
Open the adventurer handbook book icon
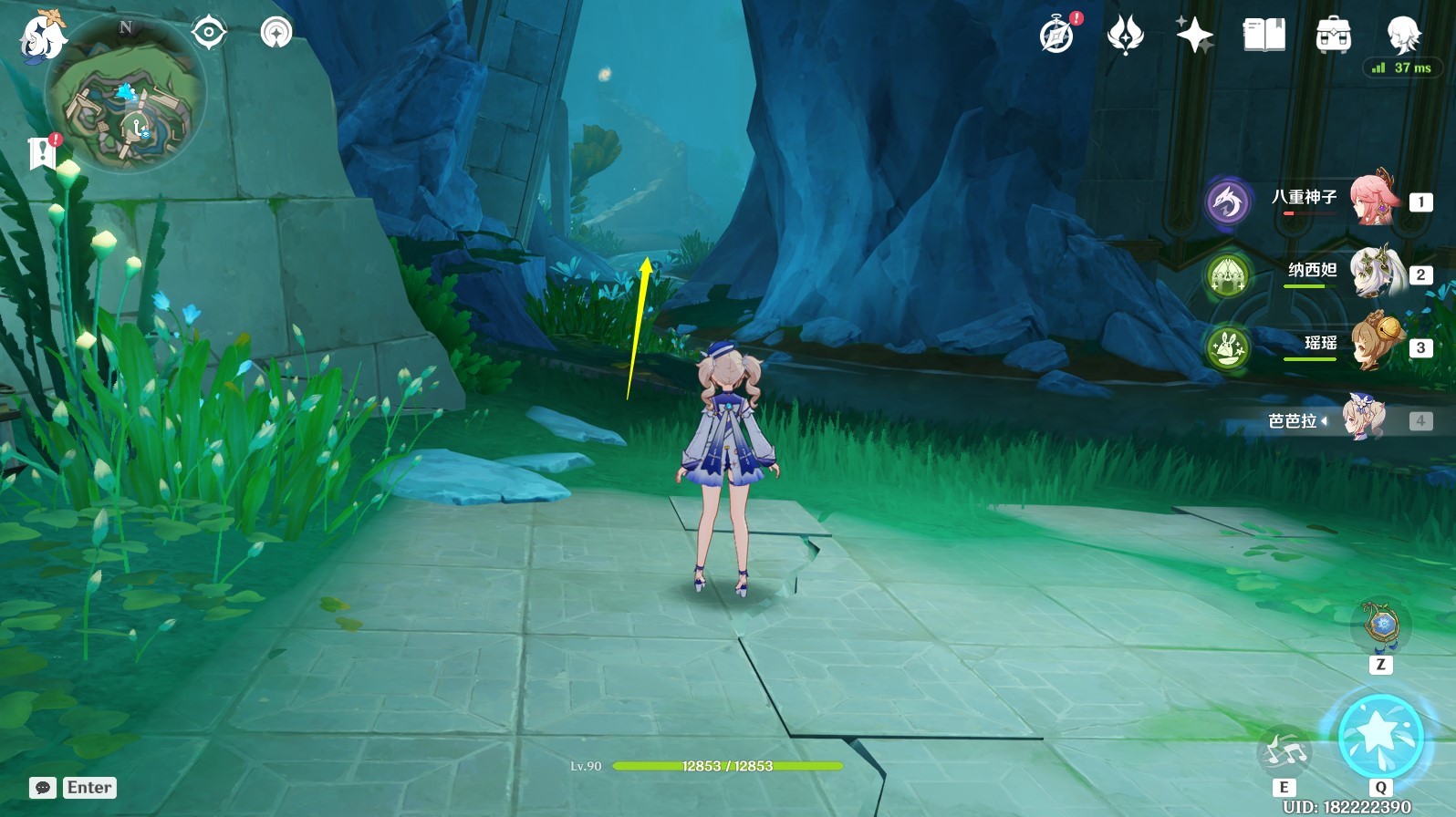(x=1264, y=36)
